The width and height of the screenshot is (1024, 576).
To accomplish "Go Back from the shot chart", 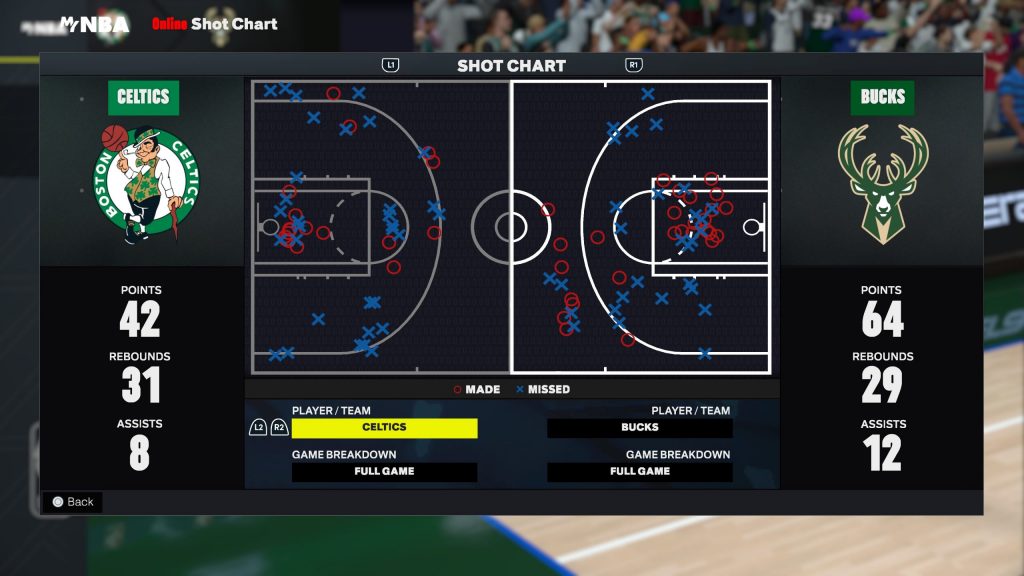I will click(73, 502).
